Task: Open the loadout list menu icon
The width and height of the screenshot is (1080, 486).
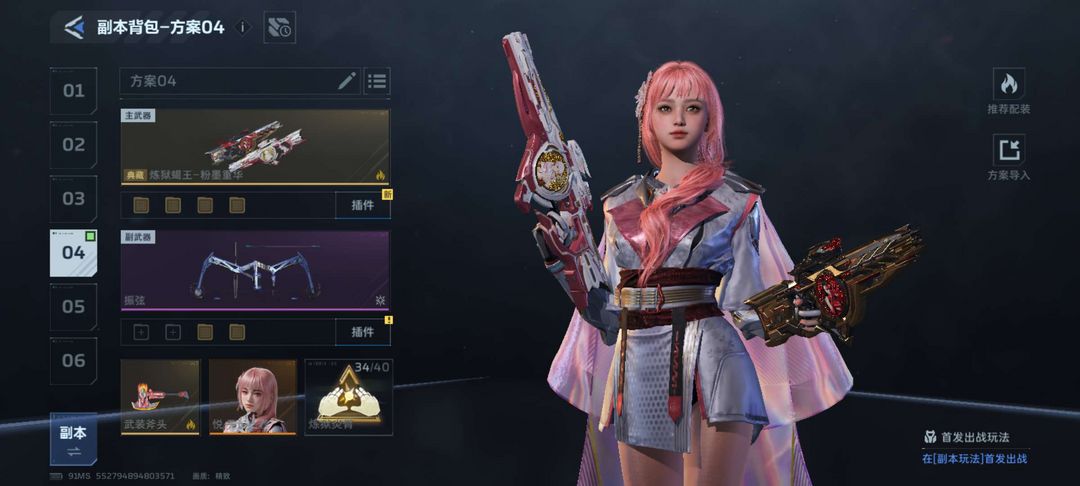Action: coord(377,81)
